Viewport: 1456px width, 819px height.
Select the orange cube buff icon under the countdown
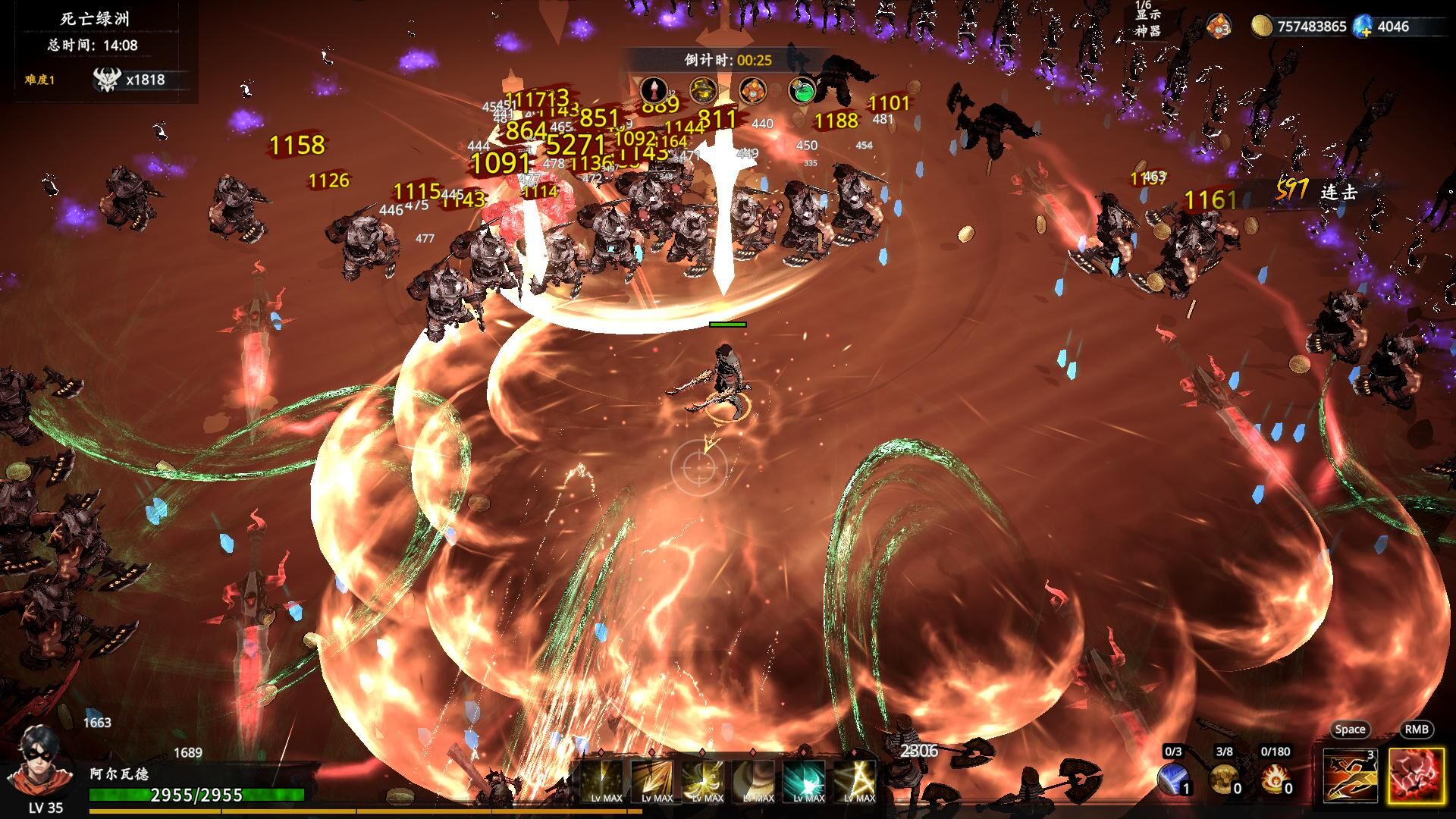(x=753, y=90)
